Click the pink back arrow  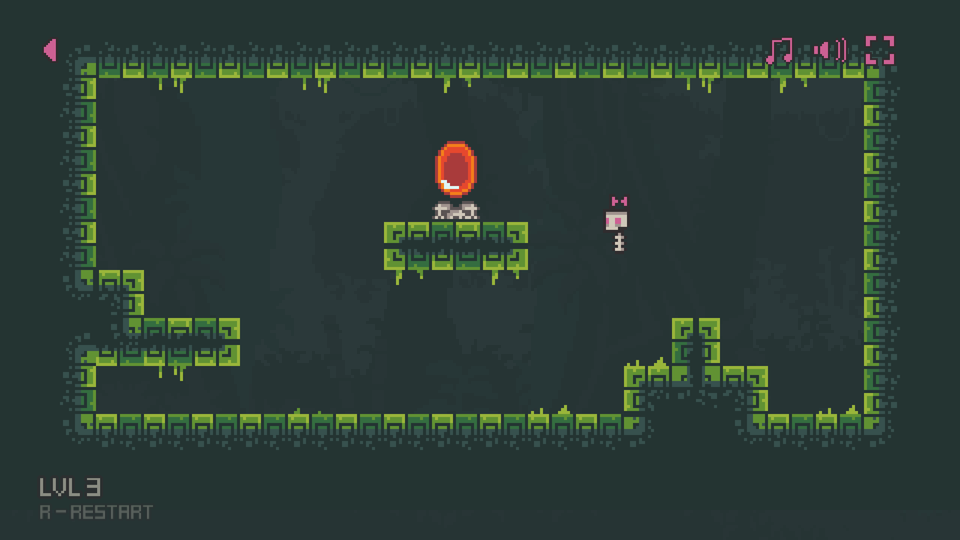50,50
